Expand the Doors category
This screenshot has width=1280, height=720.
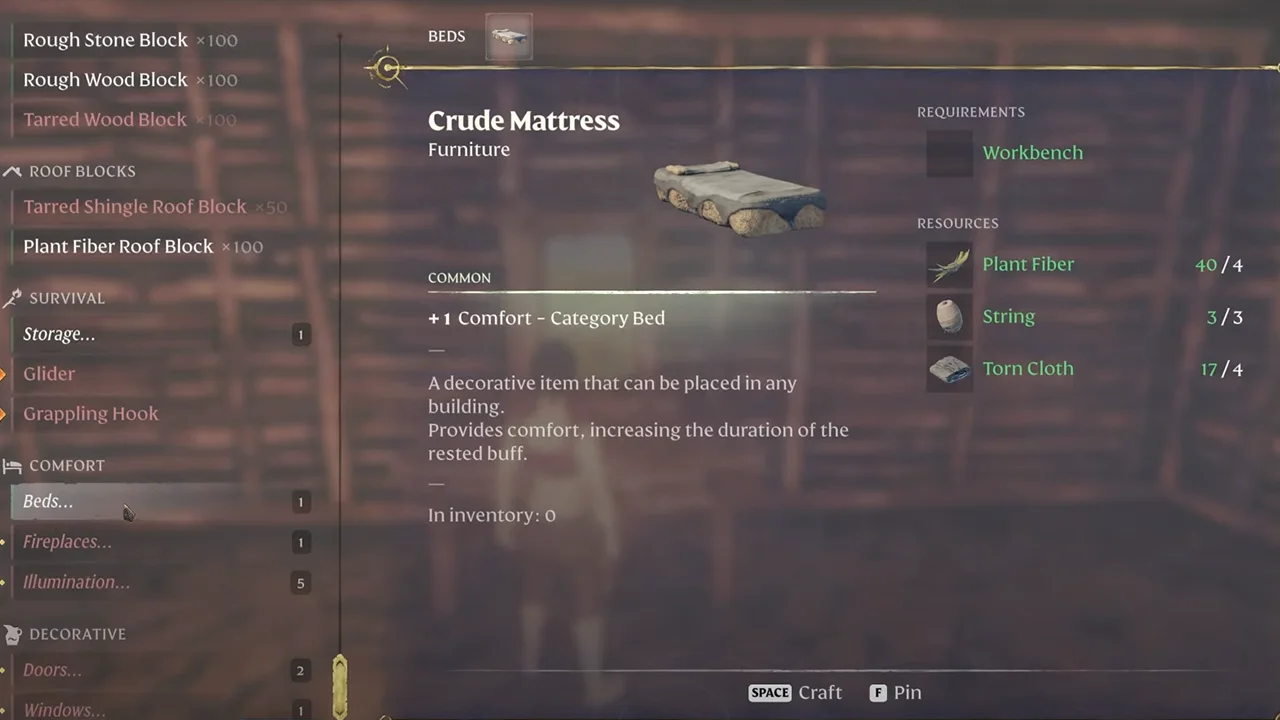click(52, 670)
